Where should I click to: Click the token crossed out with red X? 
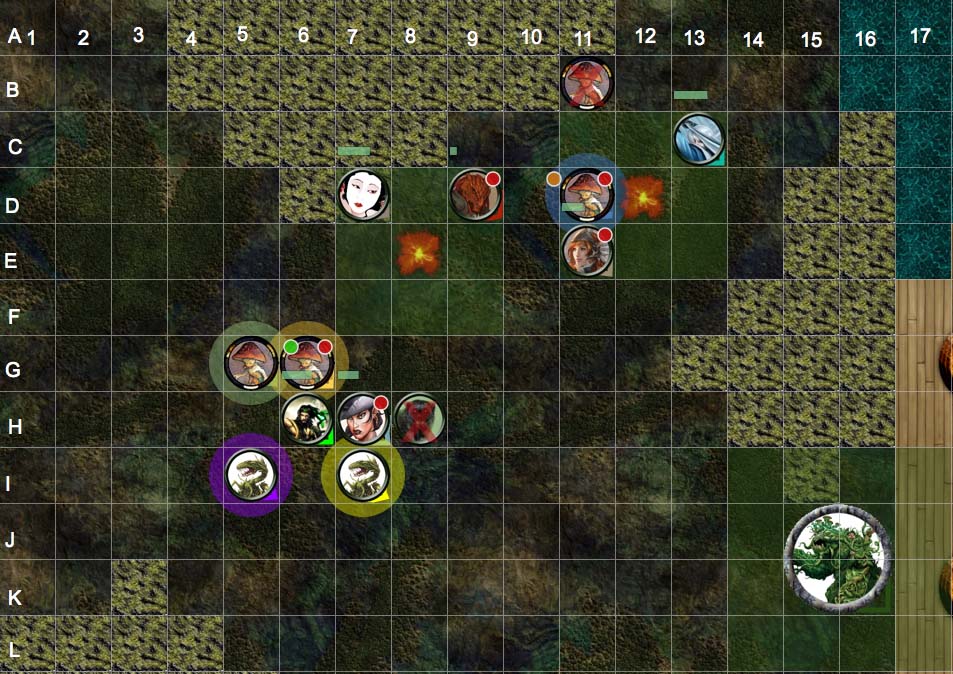click(x=419, y=418)
